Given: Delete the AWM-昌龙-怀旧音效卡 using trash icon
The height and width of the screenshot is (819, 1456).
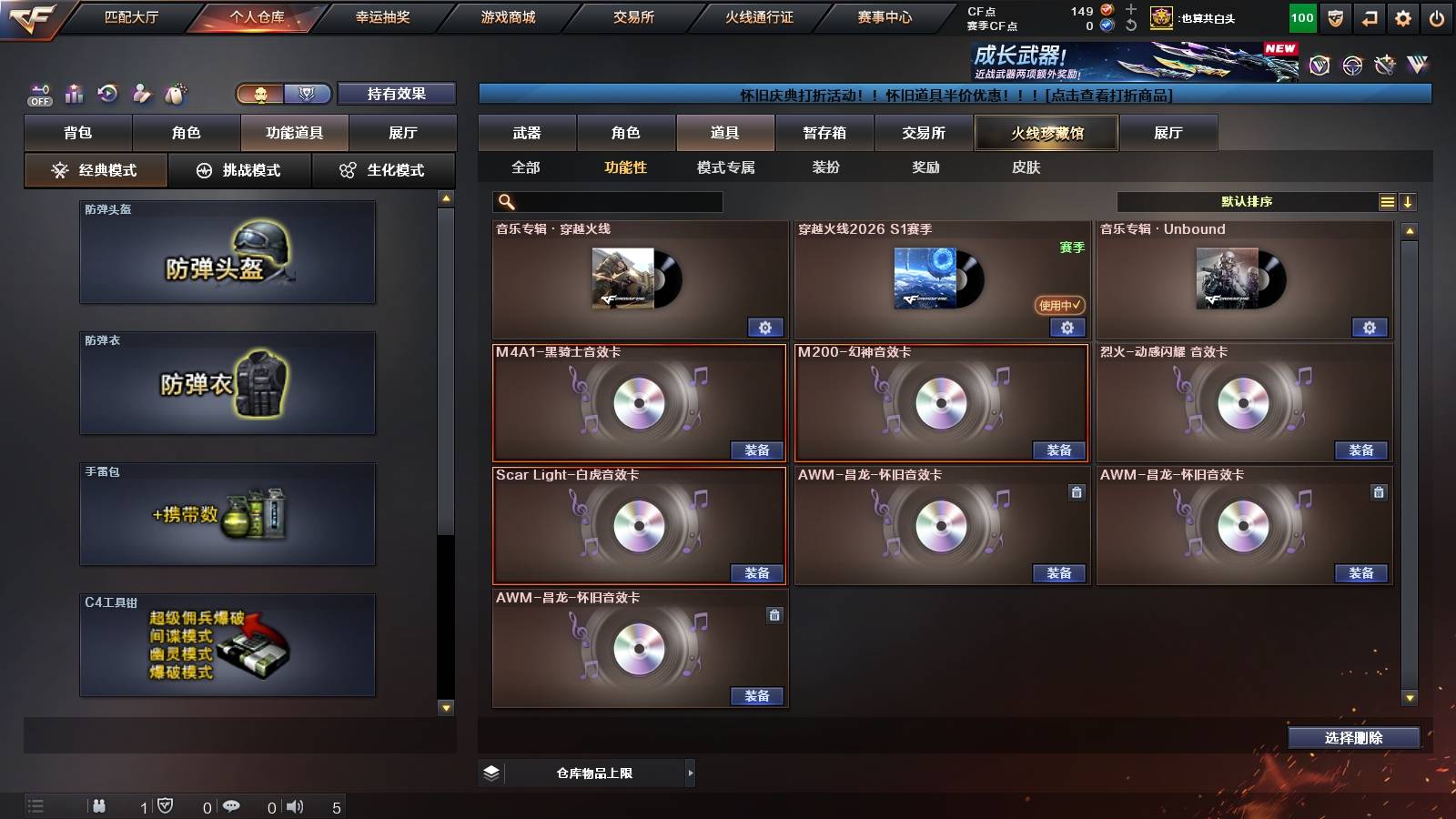Looking at the screenshot, I should pyautogui.click(x=1077, y=492).
